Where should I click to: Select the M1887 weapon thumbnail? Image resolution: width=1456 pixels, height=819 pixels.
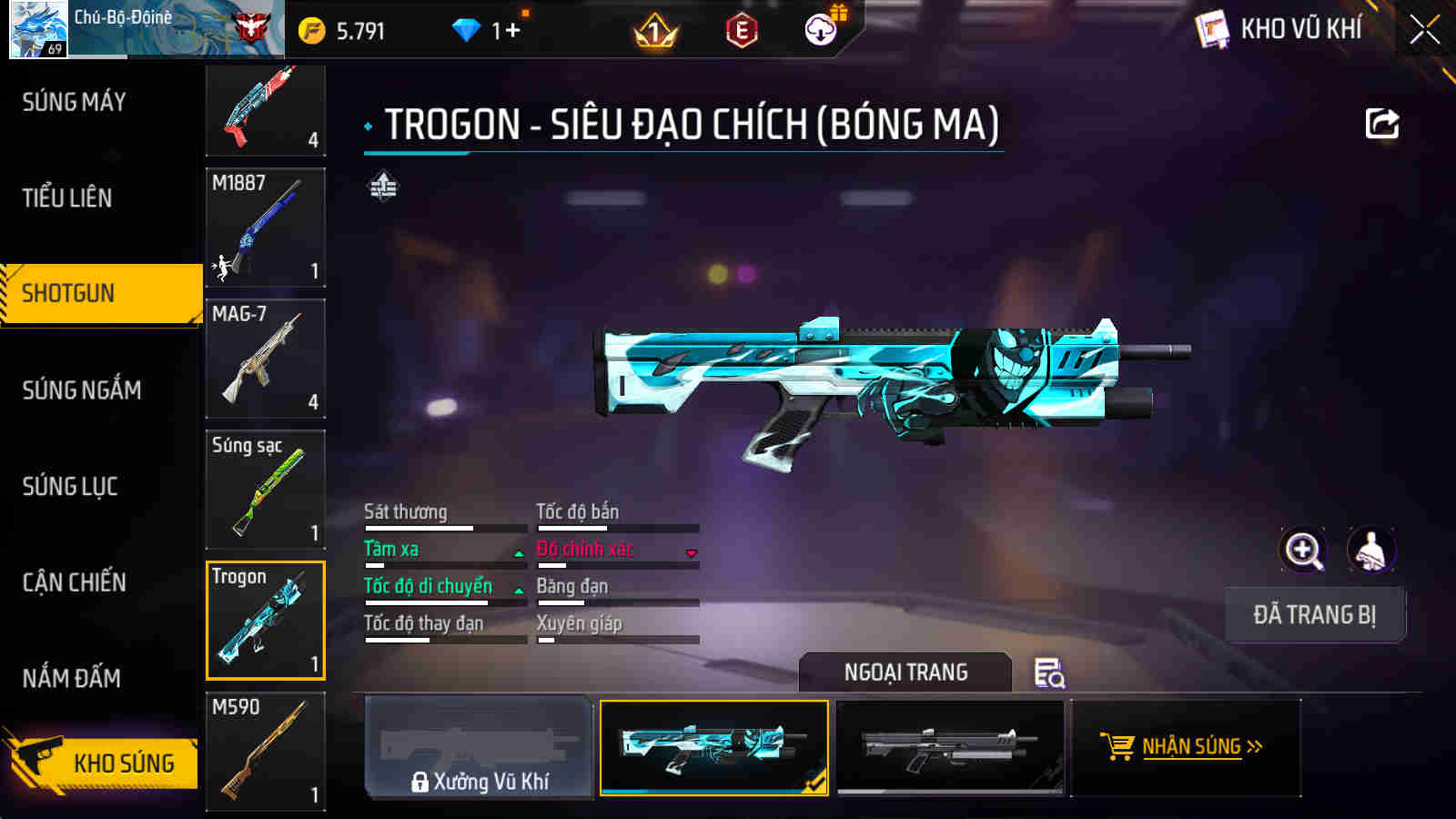[265, 227]
